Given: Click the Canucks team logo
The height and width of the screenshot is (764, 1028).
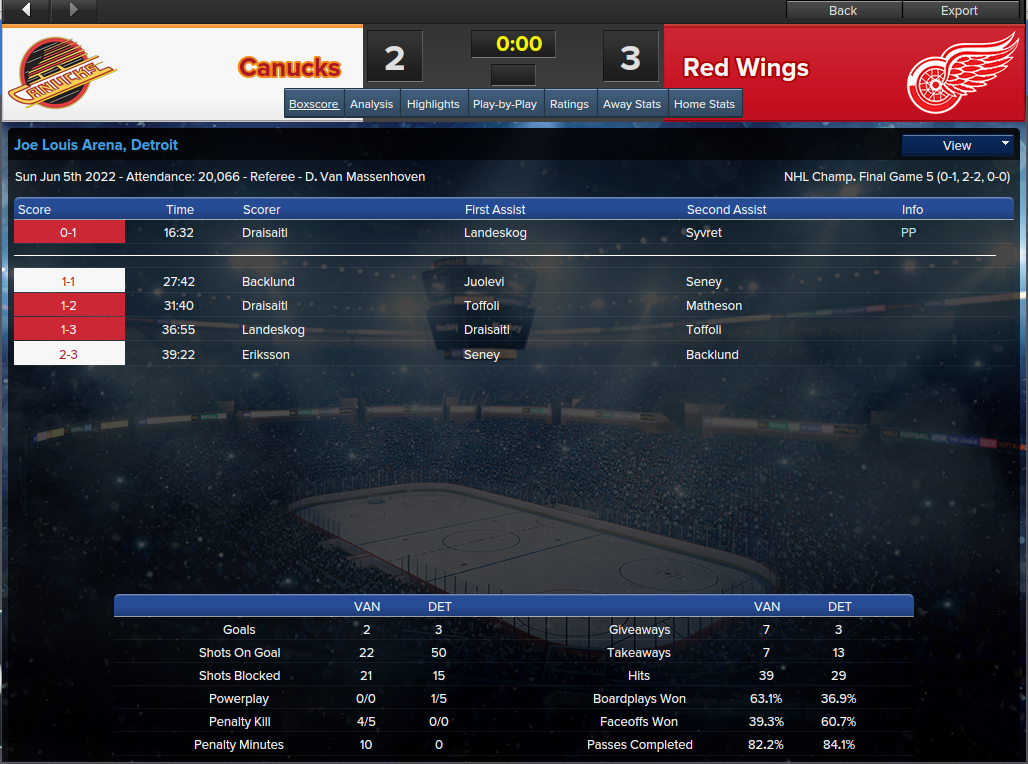Looking at the screenshot, I should pyautogui.click(x=64, y=72).
